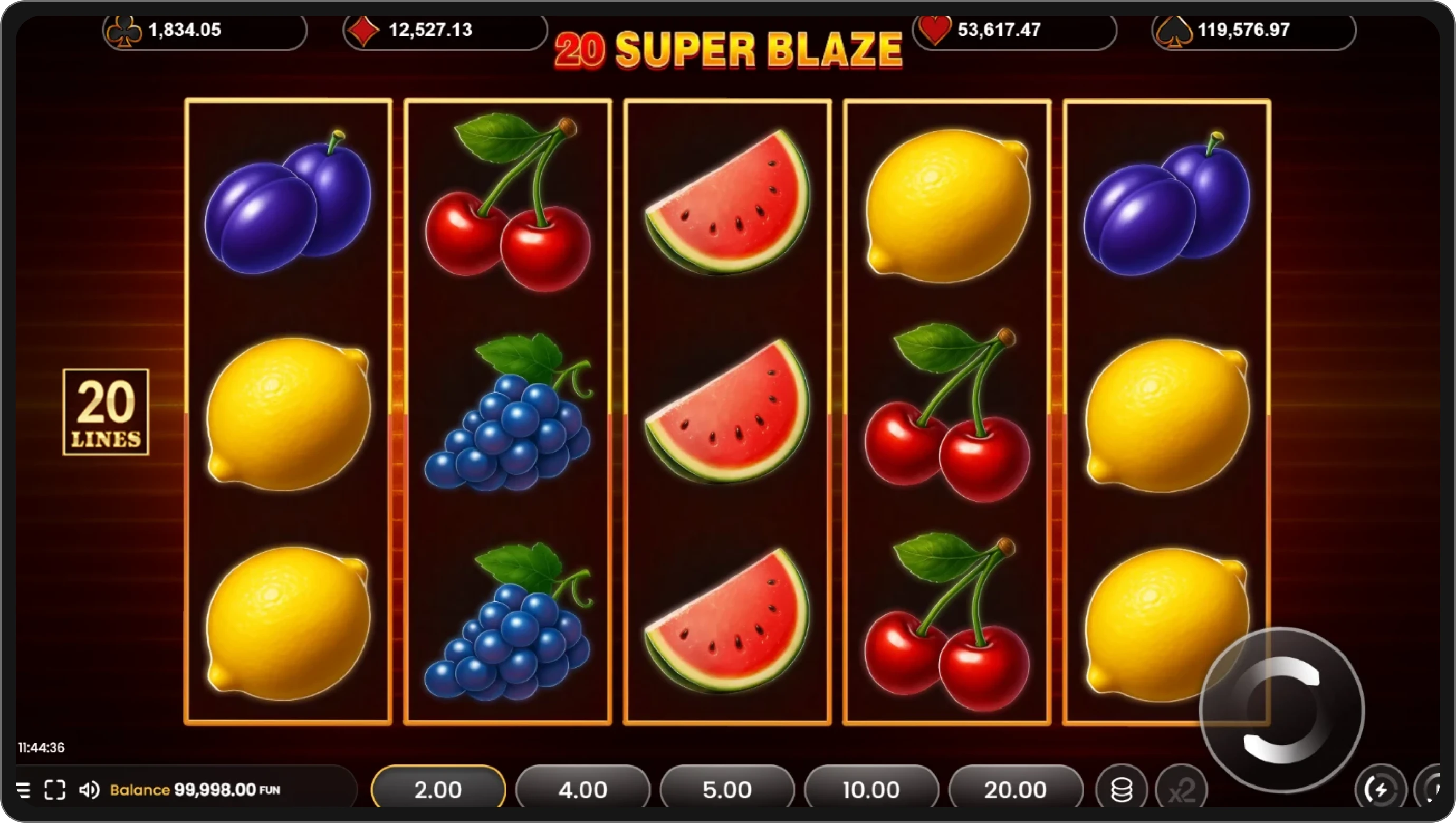Choose the 10.00 bet option
Screen dimensions: 1456x823
pyautogui.click(x=871, y=789)
